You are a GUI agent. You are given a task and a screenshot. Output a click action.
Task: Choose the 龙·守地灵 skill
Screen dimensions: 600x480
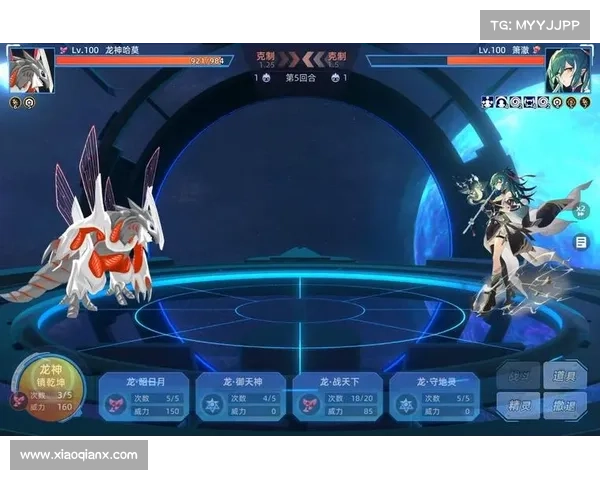tap(434, 395)
